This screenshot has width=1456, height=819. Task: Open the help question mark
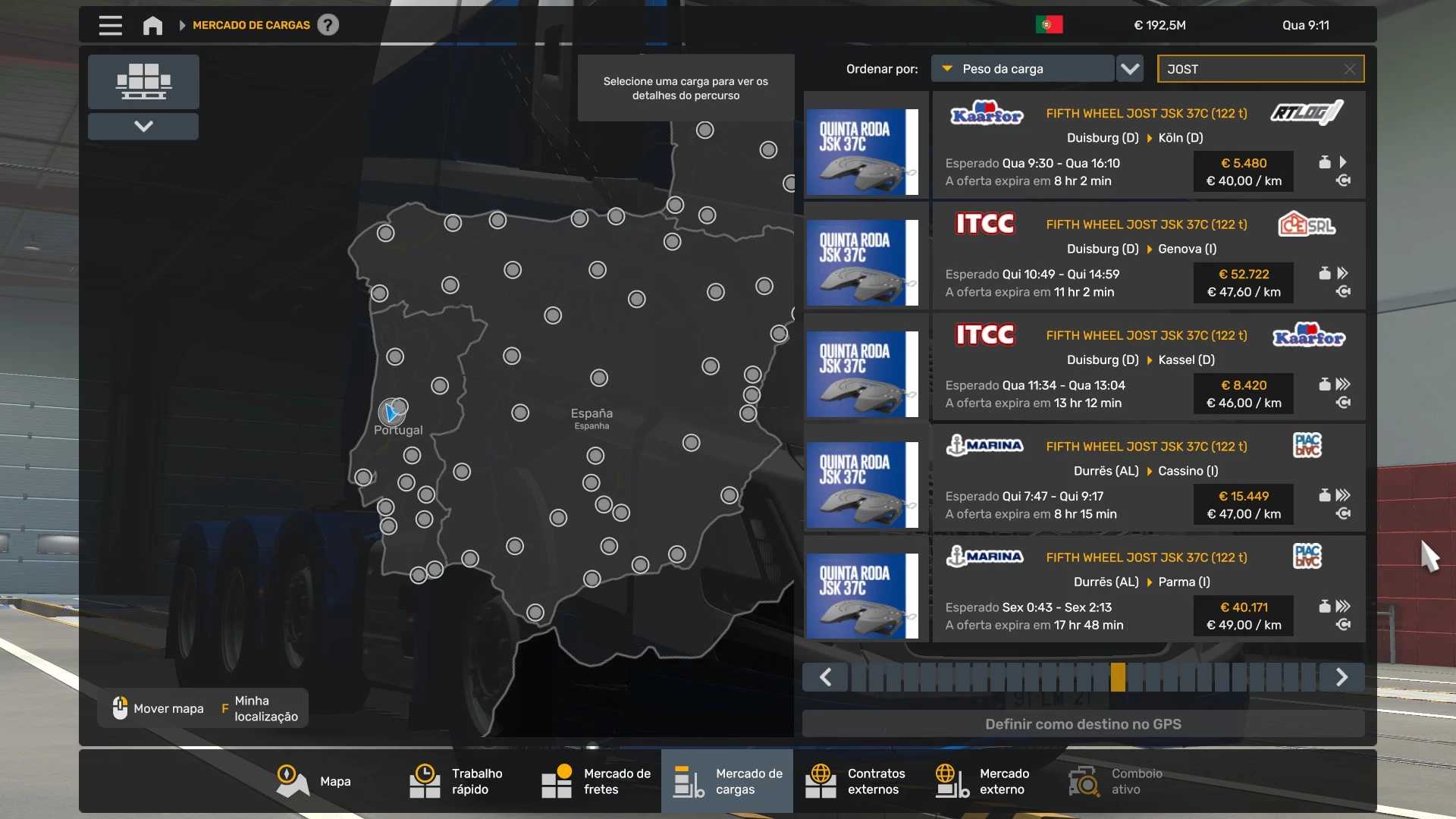(x=328, y=25)
